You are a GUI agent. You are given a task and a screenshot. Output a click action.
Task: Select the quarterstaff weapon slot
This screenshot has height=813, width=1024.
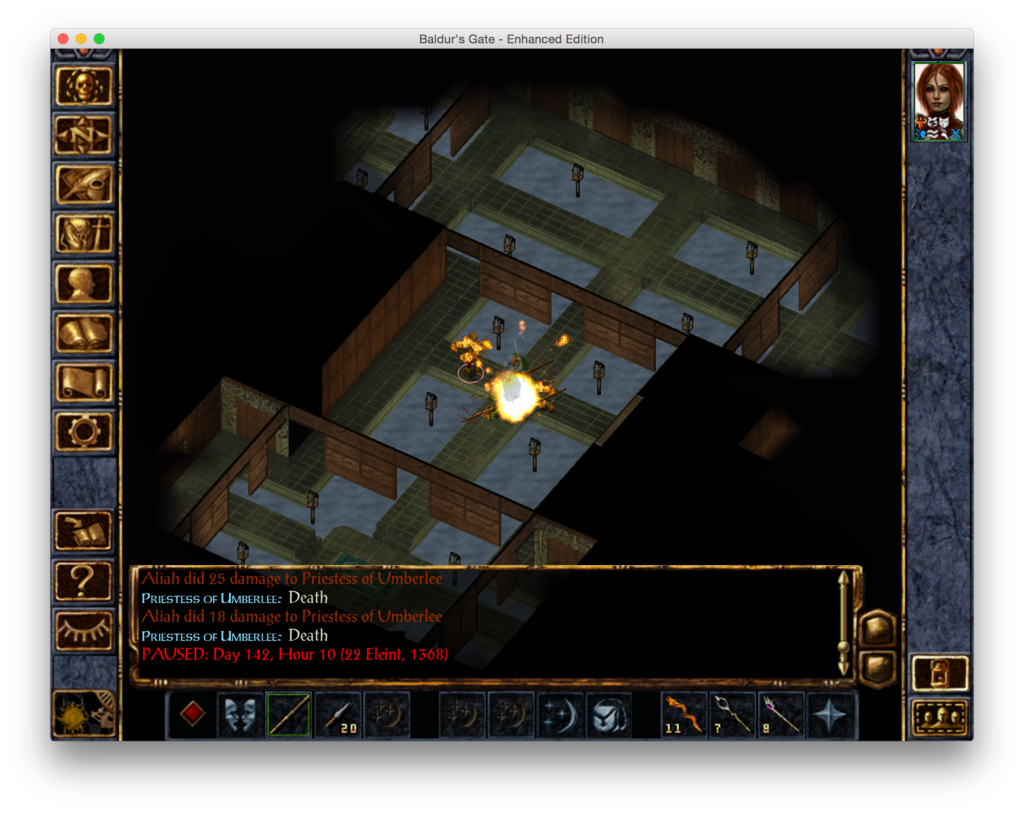(x=289, y=715)
